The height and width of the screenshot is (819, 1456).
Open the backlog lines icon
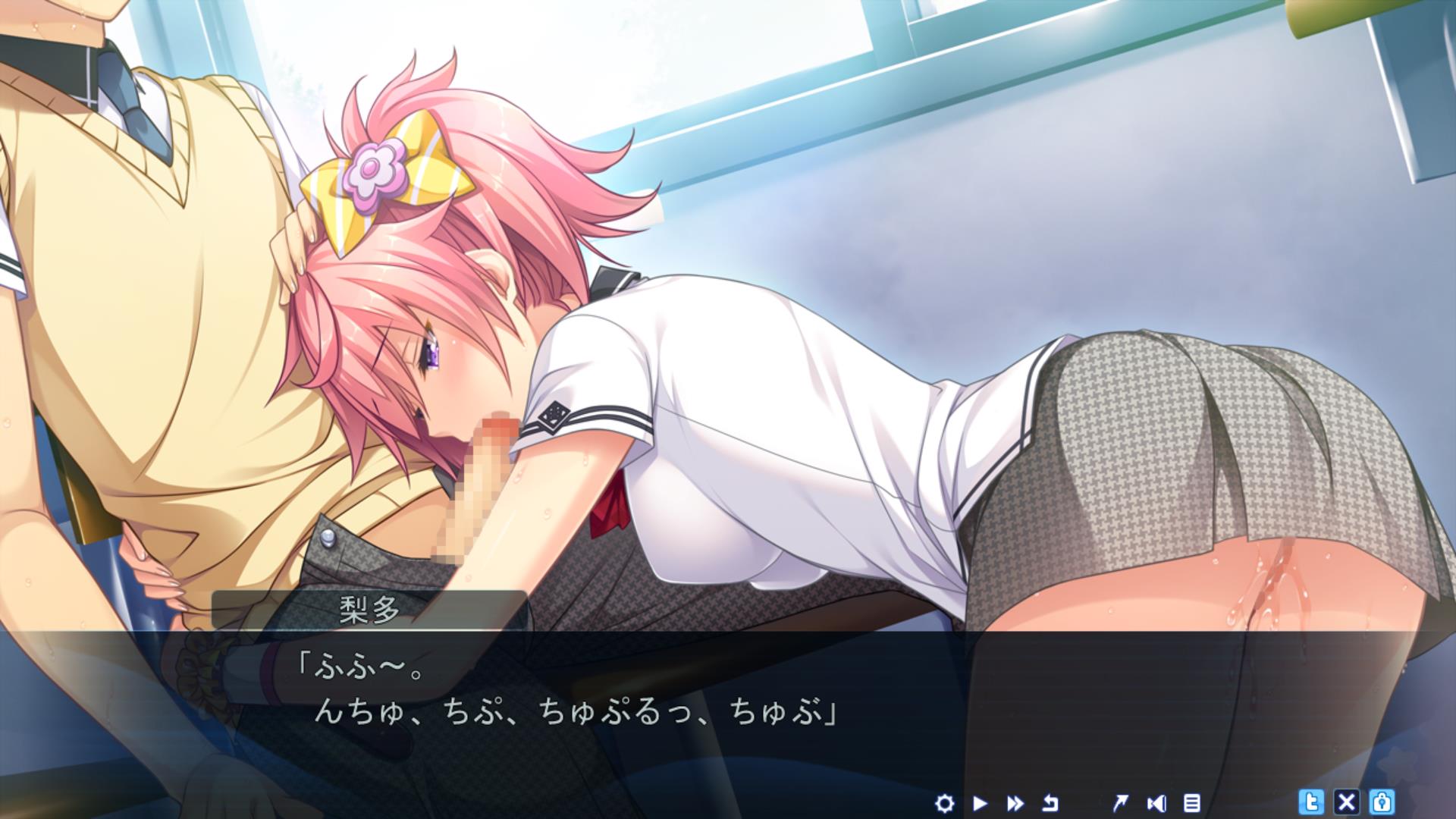1191,802
